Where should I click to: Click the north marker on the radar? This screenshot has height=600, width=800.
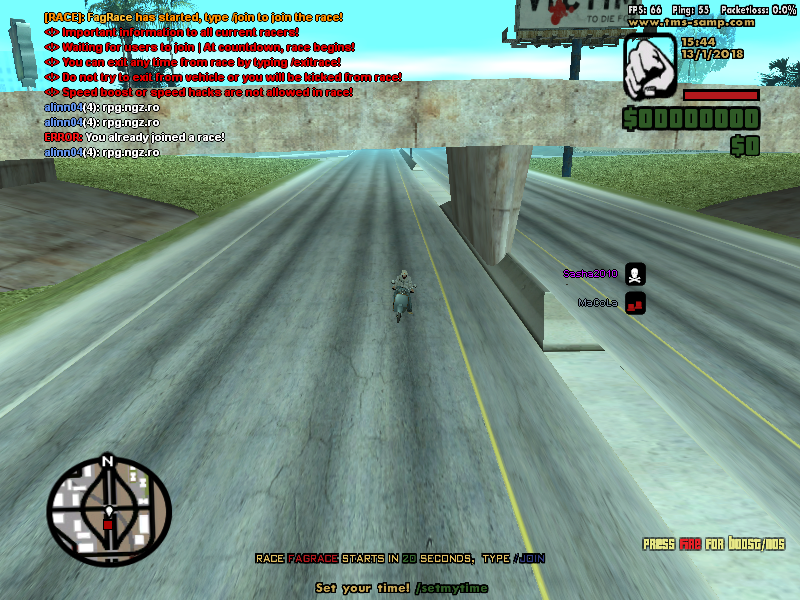(107, 462)
